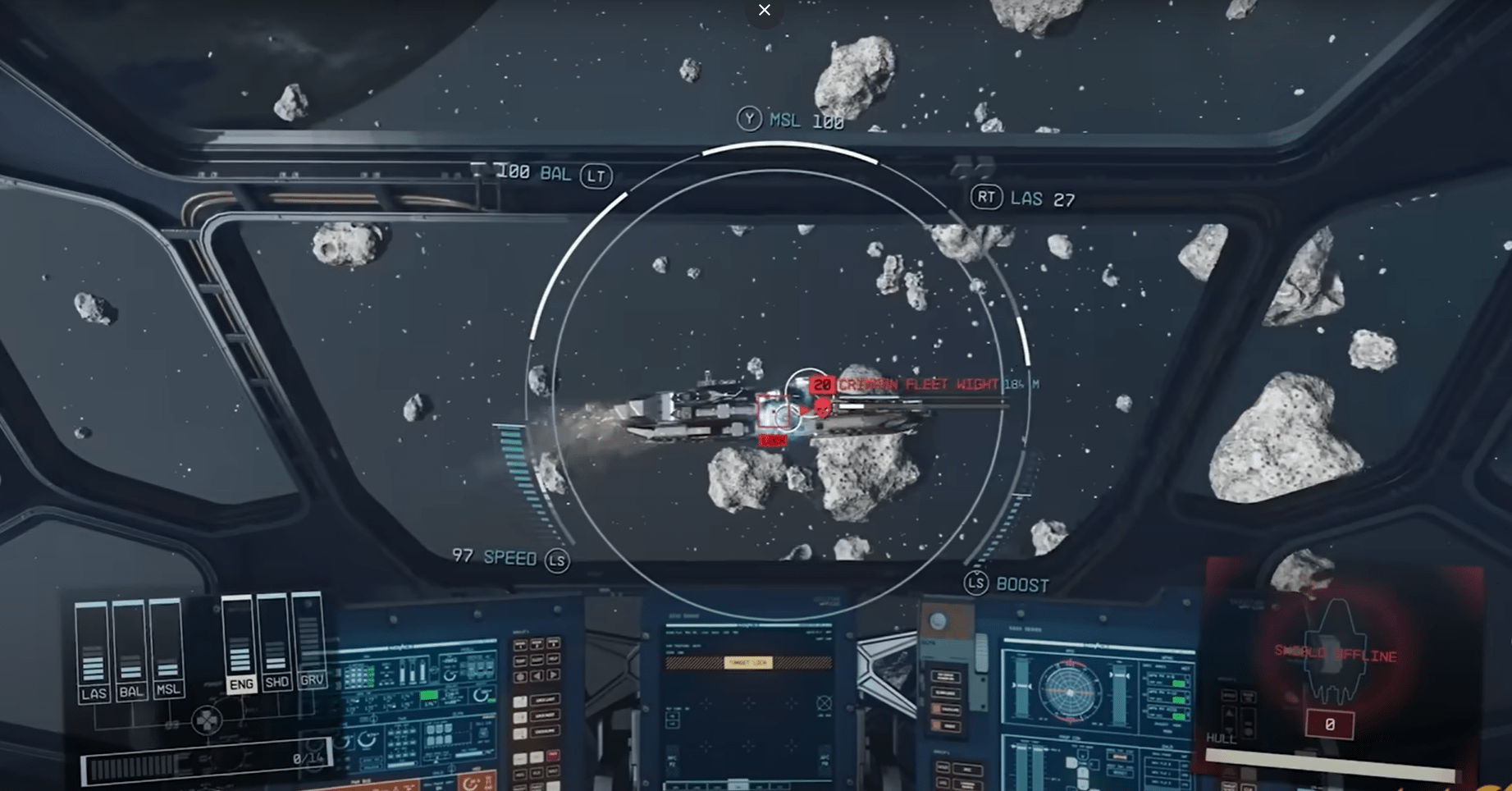1512x791 pixels.
Task: Click the LS button prompt next to BOOST
Action: [x=976, y=585]
